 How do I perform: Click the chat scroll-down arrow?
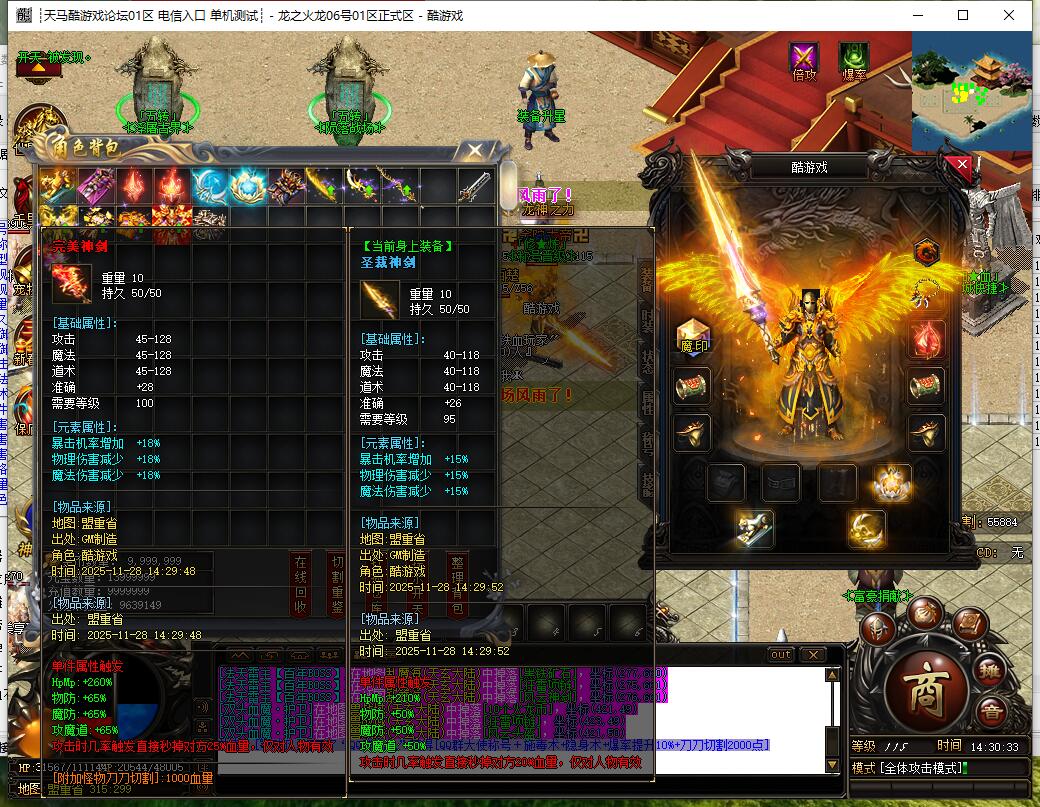pos(831,765)
